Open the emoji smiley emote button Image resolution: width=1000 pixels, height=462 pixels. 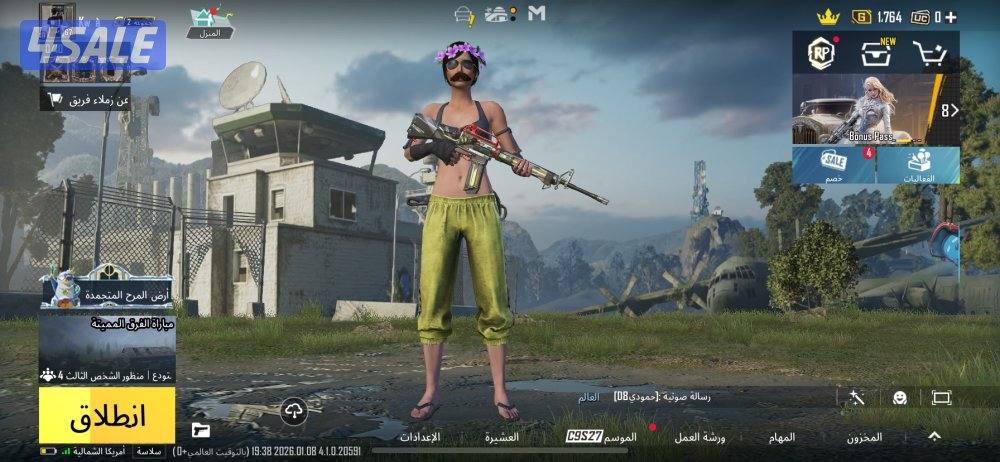[x=900, y=398]
